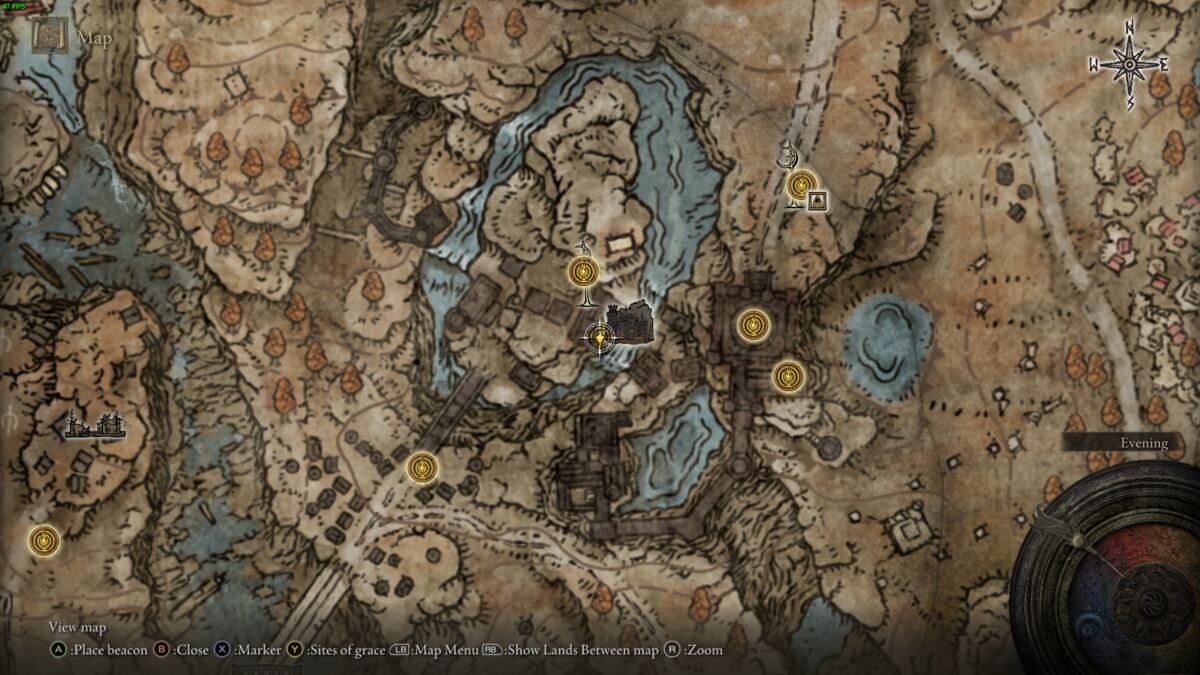1200x675 pixels.
Task: Click the square pyramid map marker icon
Action: click(818, 201)
